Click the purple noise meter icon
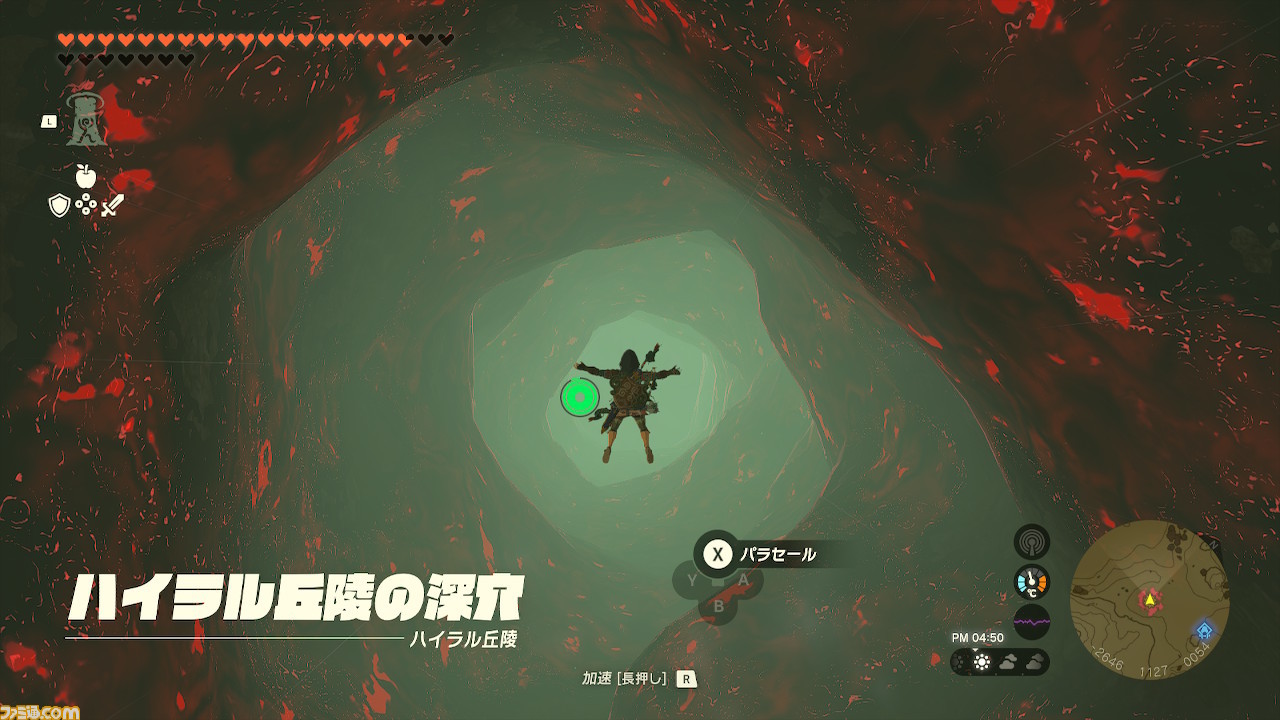Image resolution: width=1280 pixels, height=720 pixels. click(1030, 621)
